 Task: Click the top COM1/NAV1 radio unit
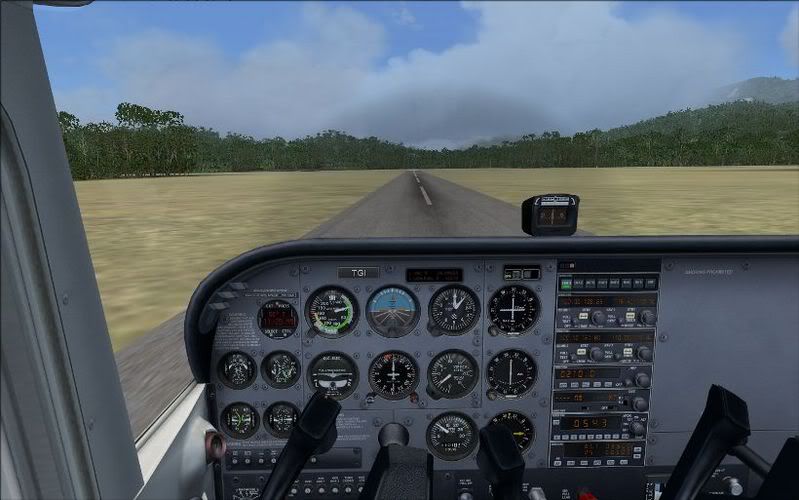607,308
